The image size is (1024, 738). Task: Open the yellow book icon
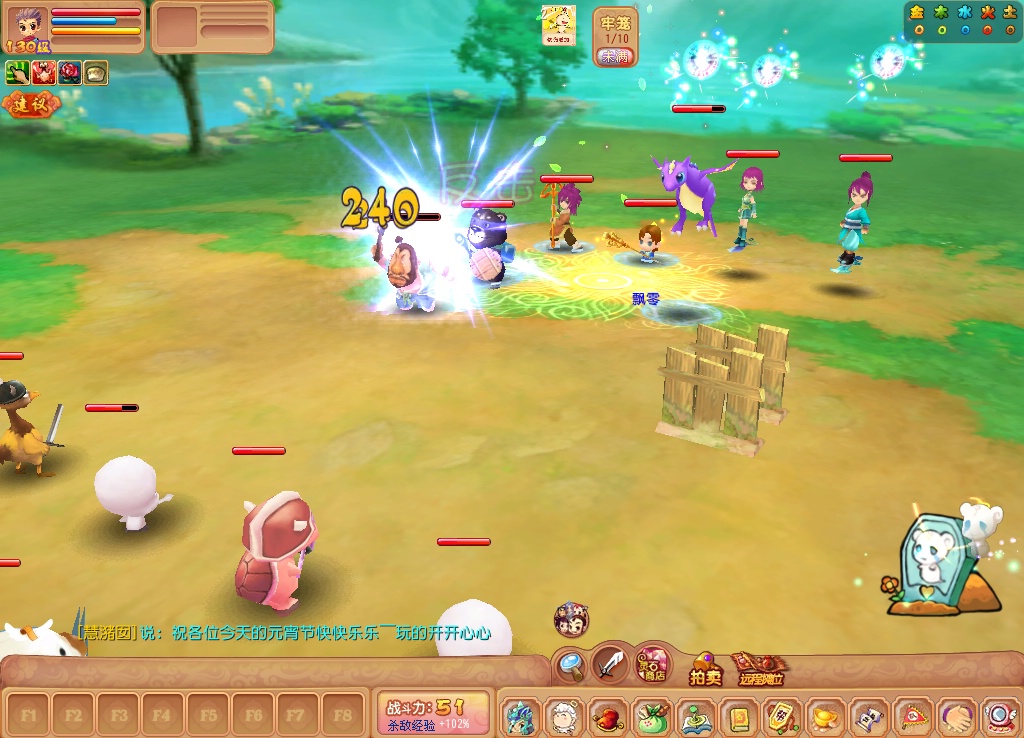coord(739,717)
